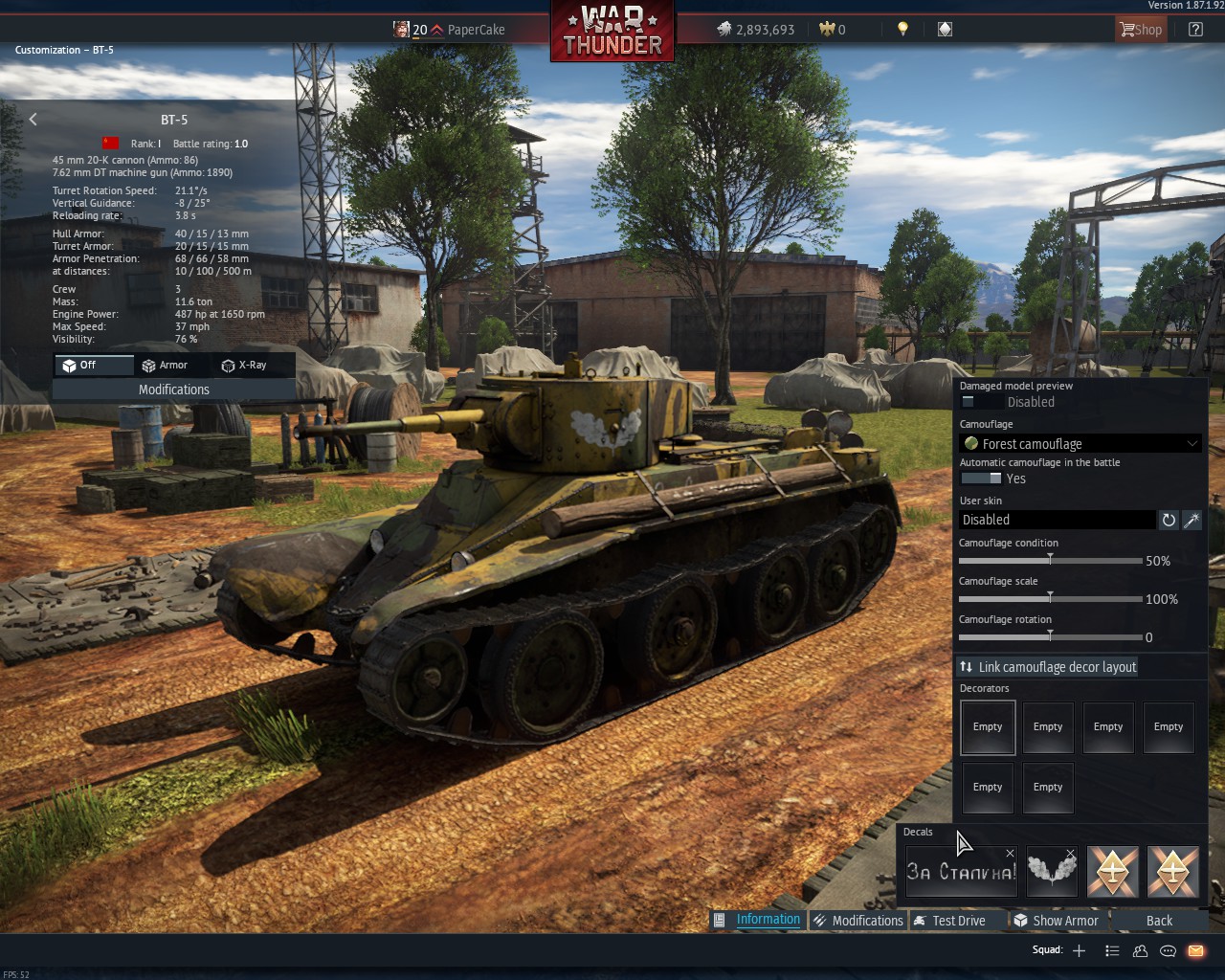Adjust the Camouflage scale slider
Viewport: 1225px width, 980px height.
(x=1050, y=598)
